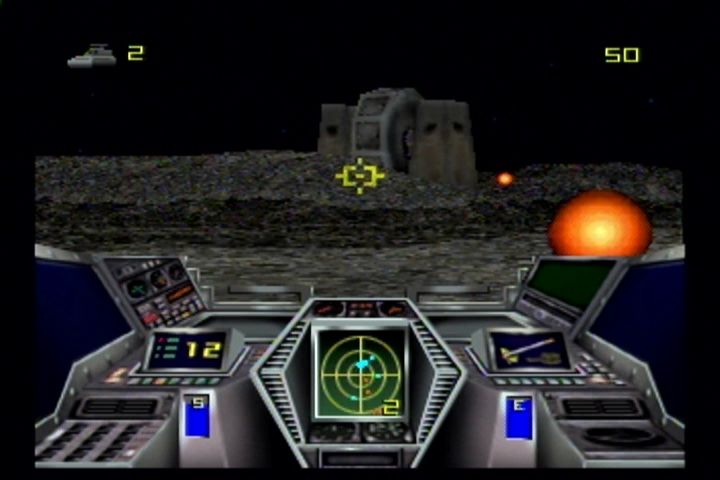Select the missile weapon display screen
The width and height of the screenshot is (720, 480).
528,350
